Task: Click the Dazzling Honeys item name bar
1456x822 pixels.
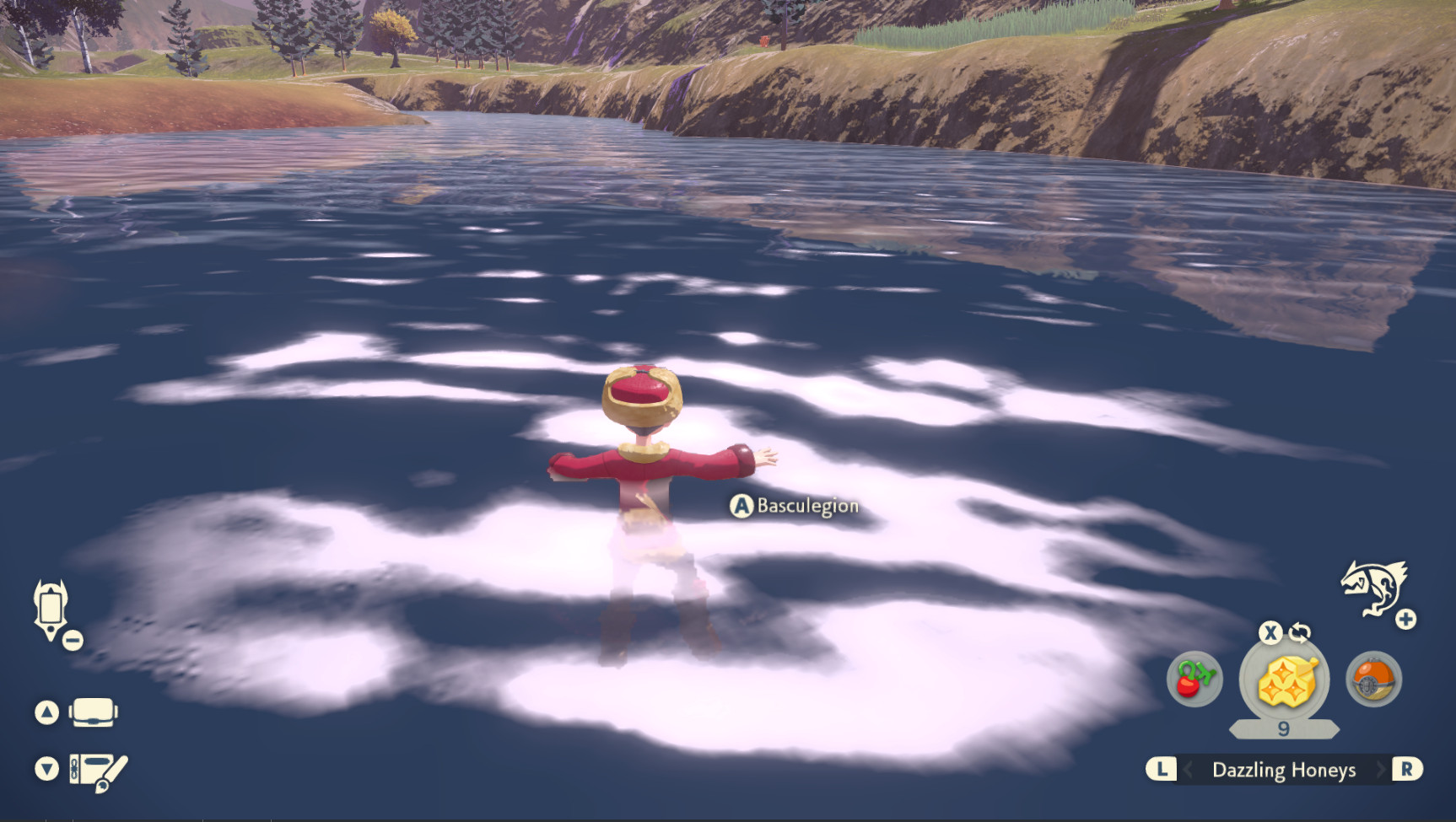Action: point(1283,770)
